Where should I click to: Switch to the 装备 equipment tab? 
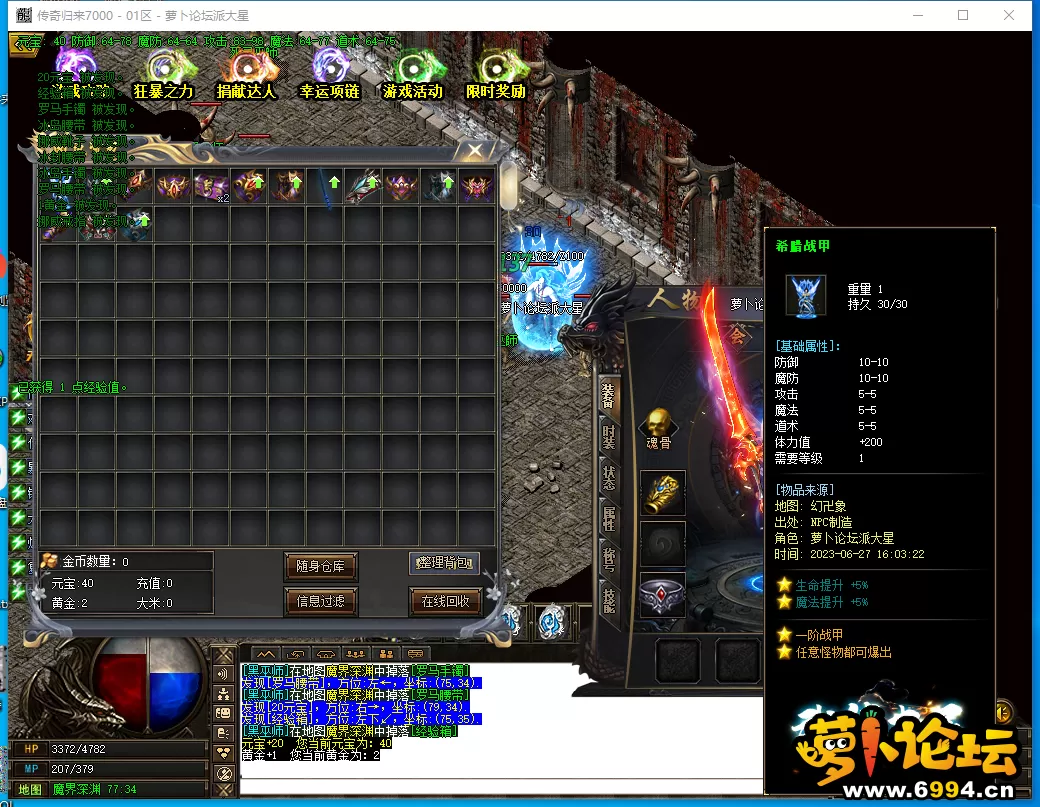click(x=608, y=396)
